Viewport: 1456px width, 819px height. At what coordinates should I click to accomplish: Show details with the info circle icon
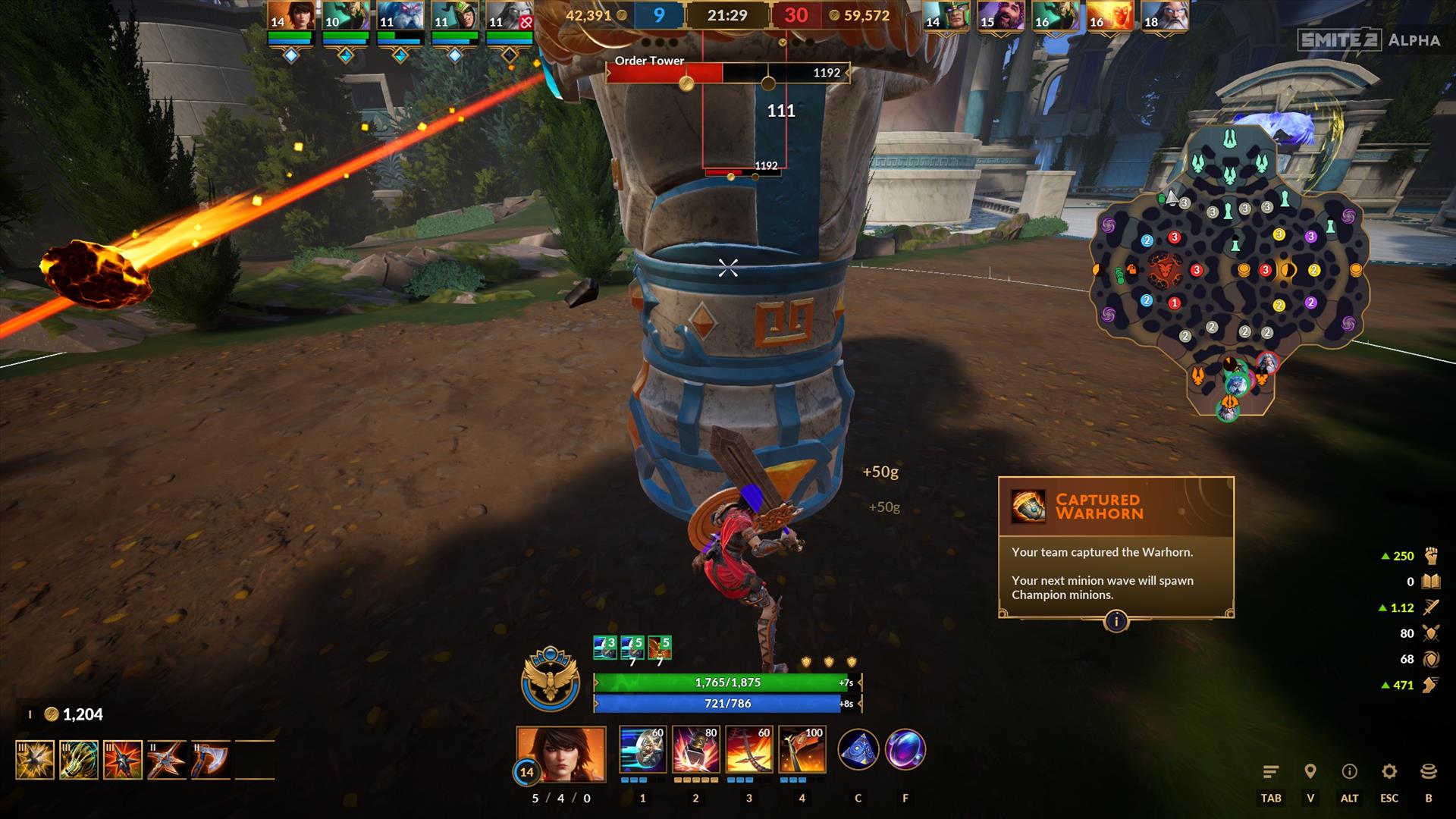(1350, 772)
